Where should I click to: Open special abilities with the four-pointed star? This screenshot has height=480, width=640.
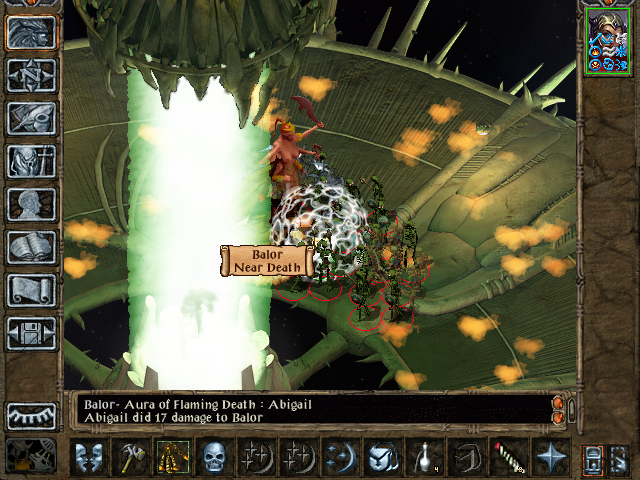click(x=549, y=457)
